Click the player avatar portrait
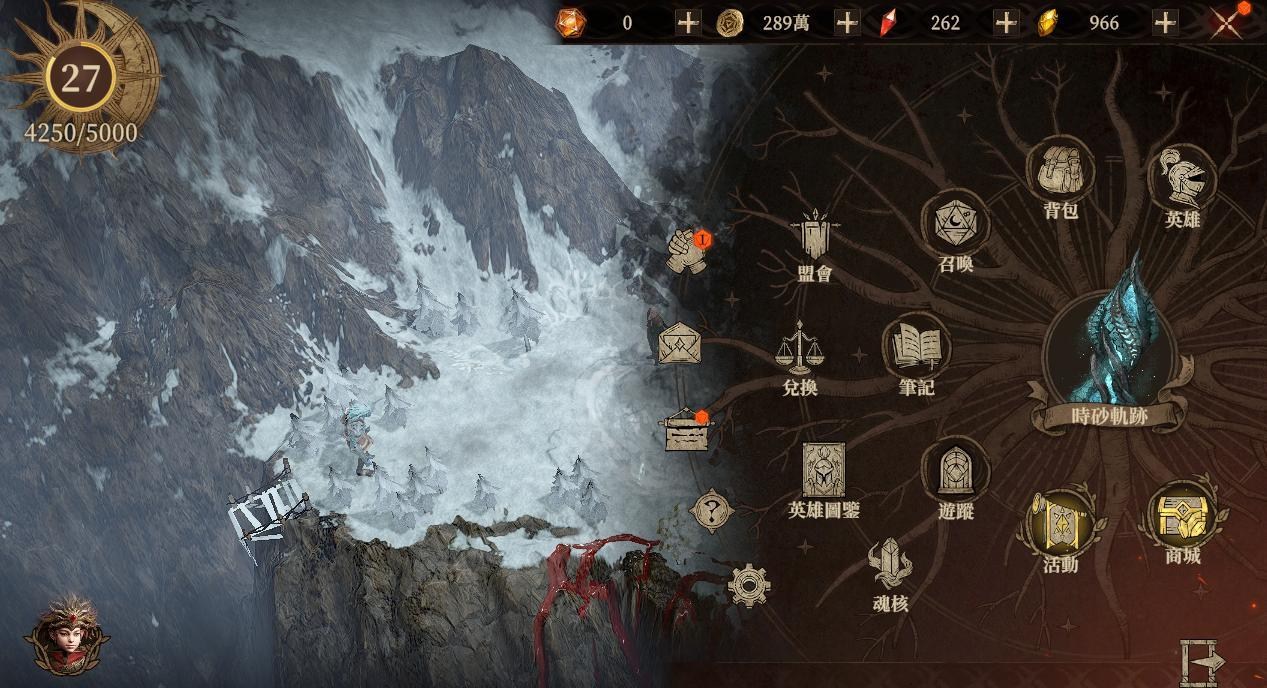The width and height of the screenshot is (1267, 688). point(67,636)
